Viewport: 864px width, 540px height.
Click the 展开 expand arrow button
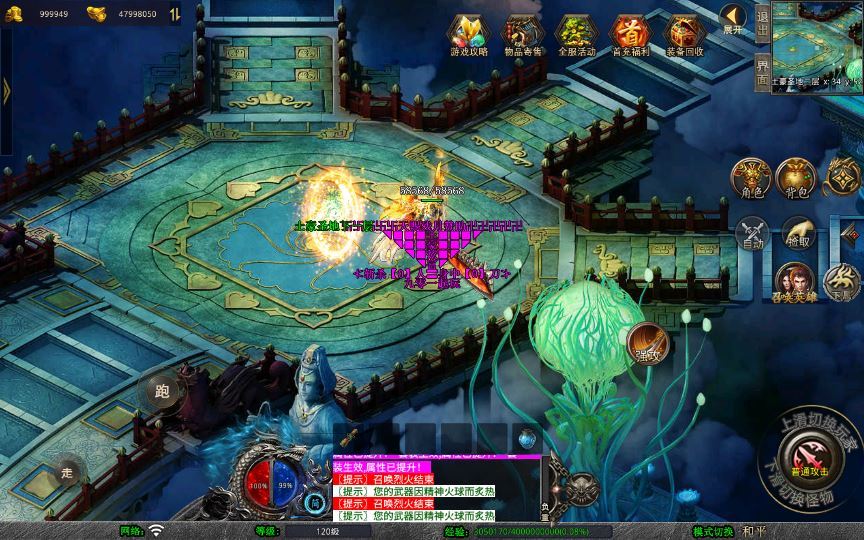click(x=733, y=19)
